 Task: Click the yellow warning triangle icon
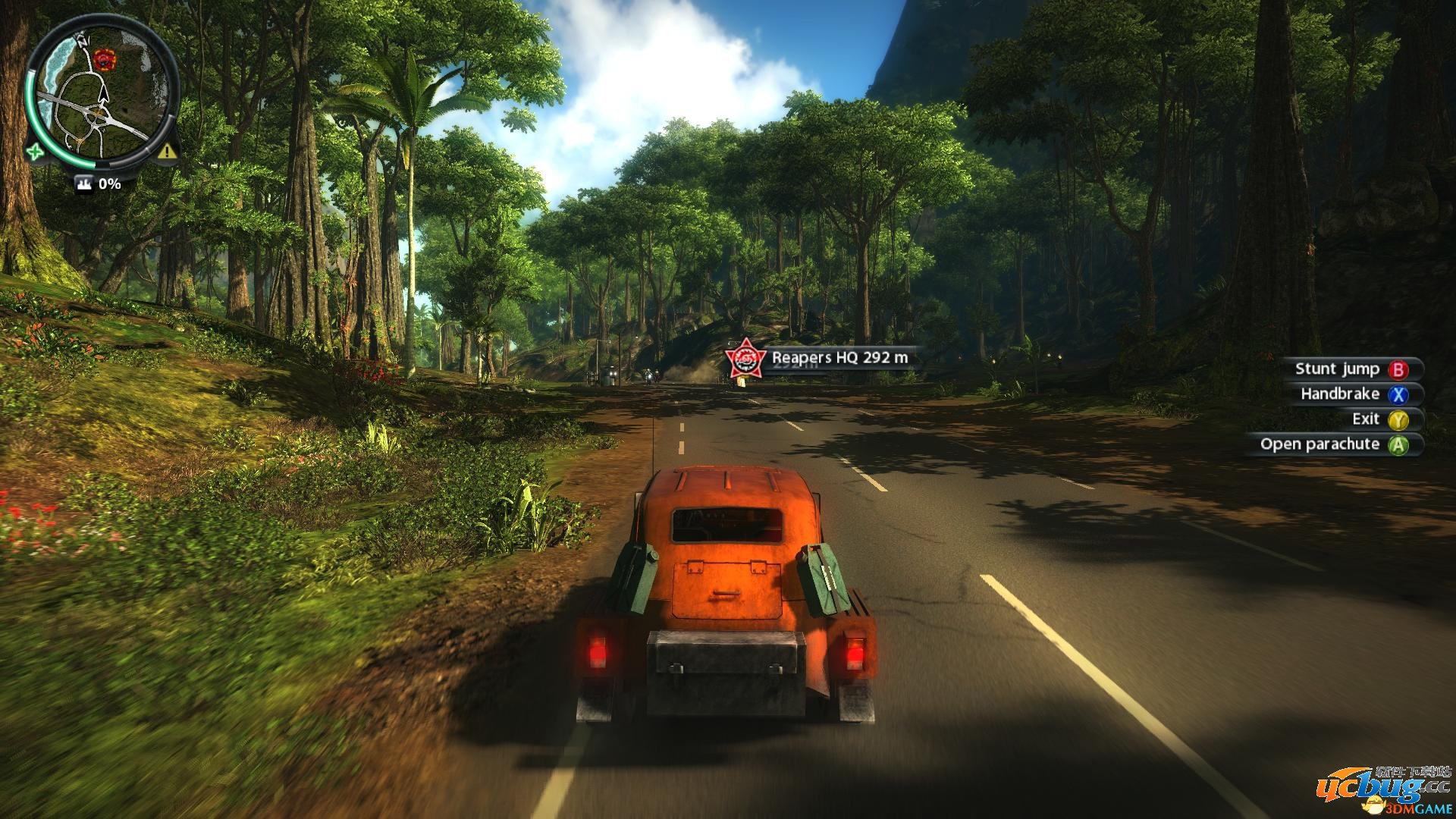coord(168,151)
